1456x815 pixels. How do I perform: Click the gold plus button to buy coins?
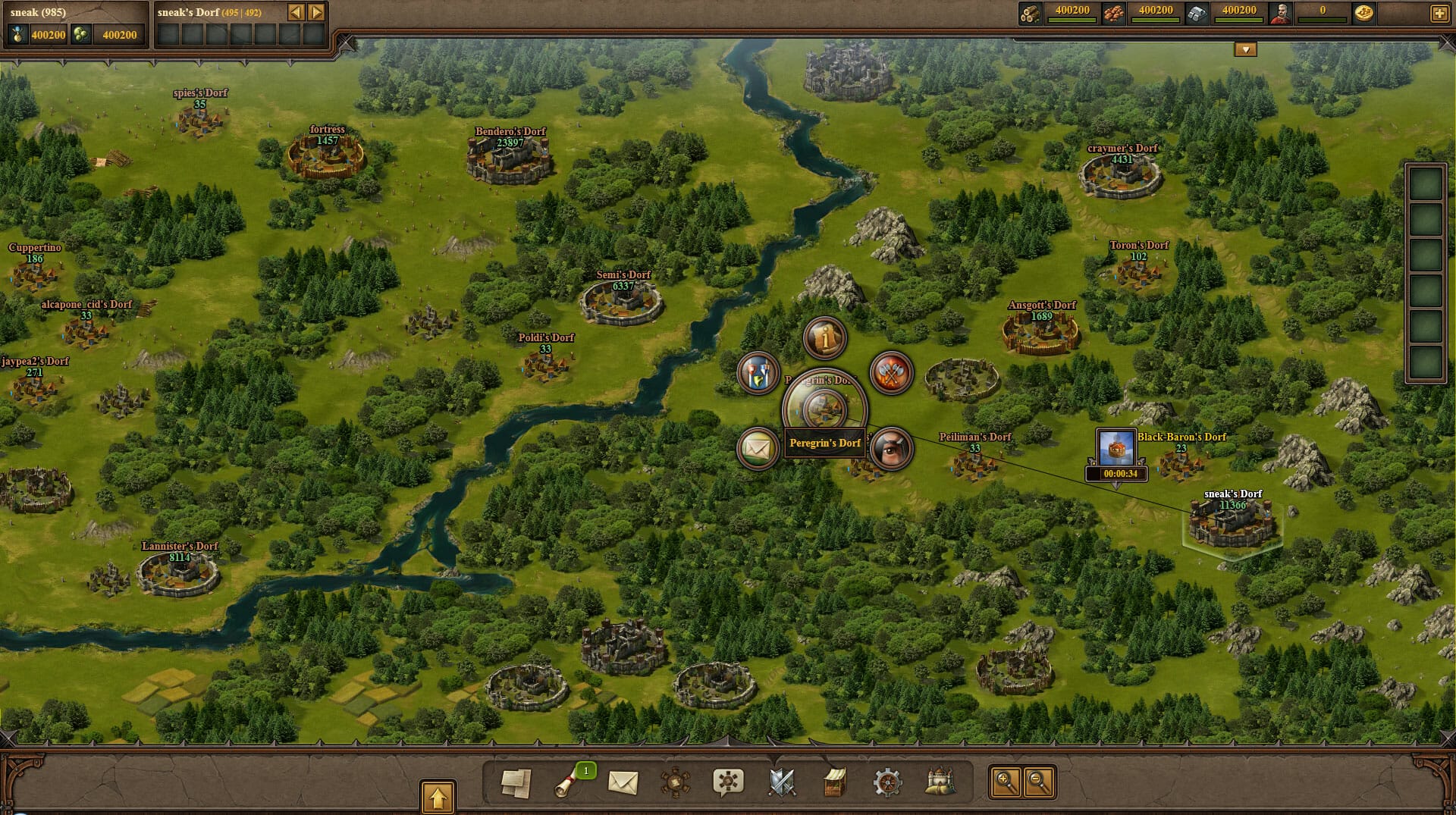coord(1439,13)
